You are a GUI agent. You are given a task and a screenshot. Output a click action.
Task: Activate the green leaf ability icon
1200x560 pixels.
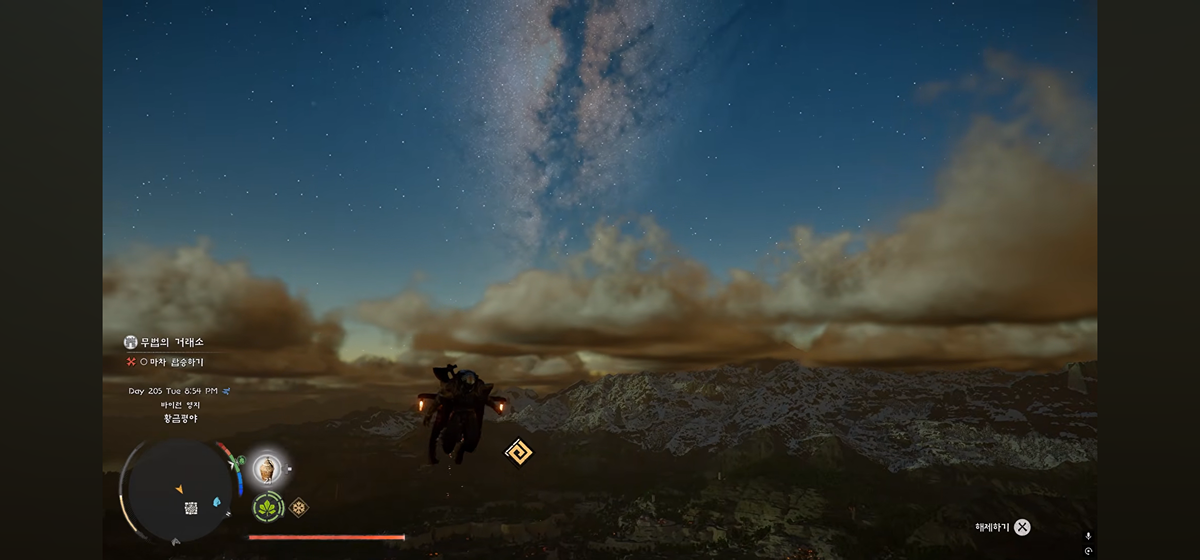(x=267, y=508)
